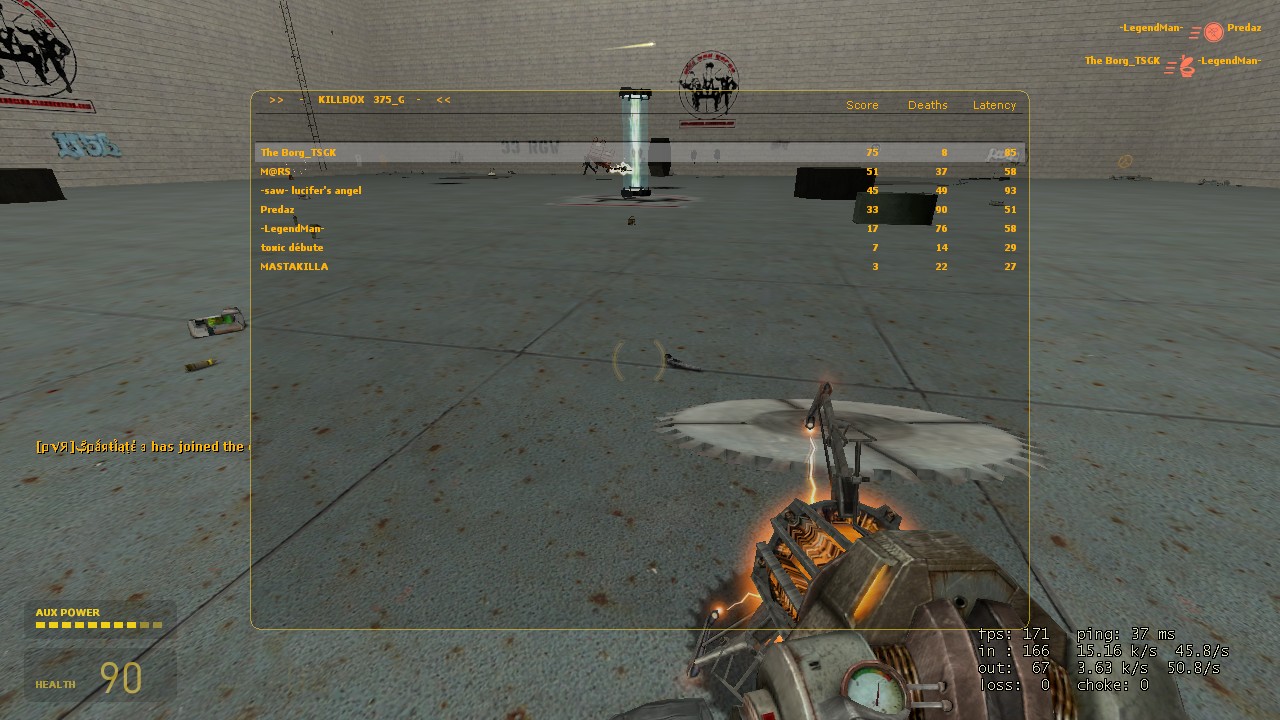Click the AUX POWER label in the HUD
1280x720 pixels.
(68, 612)
